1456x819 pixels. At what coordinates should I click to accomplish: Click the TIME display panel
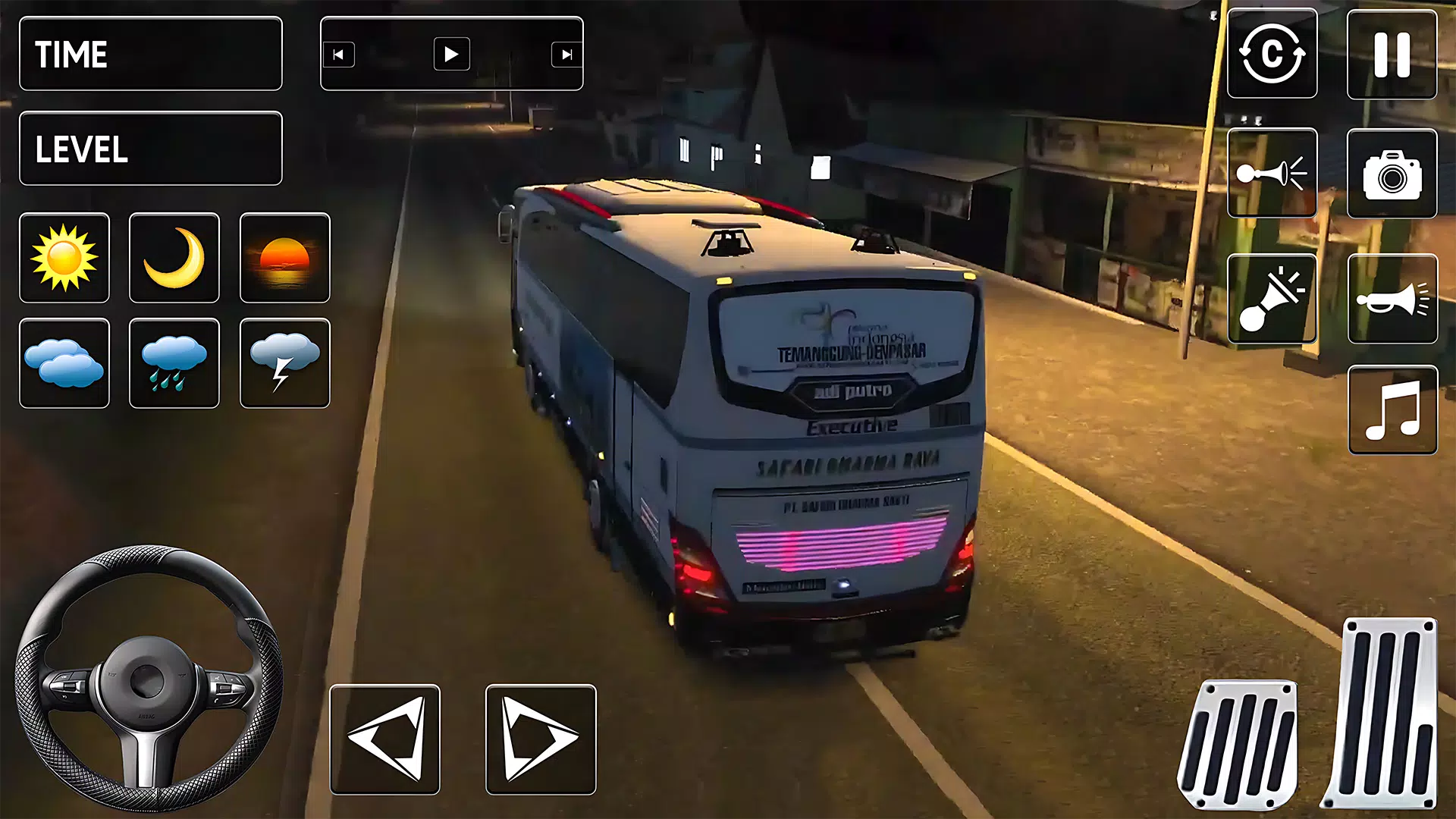tap(150, 54)
